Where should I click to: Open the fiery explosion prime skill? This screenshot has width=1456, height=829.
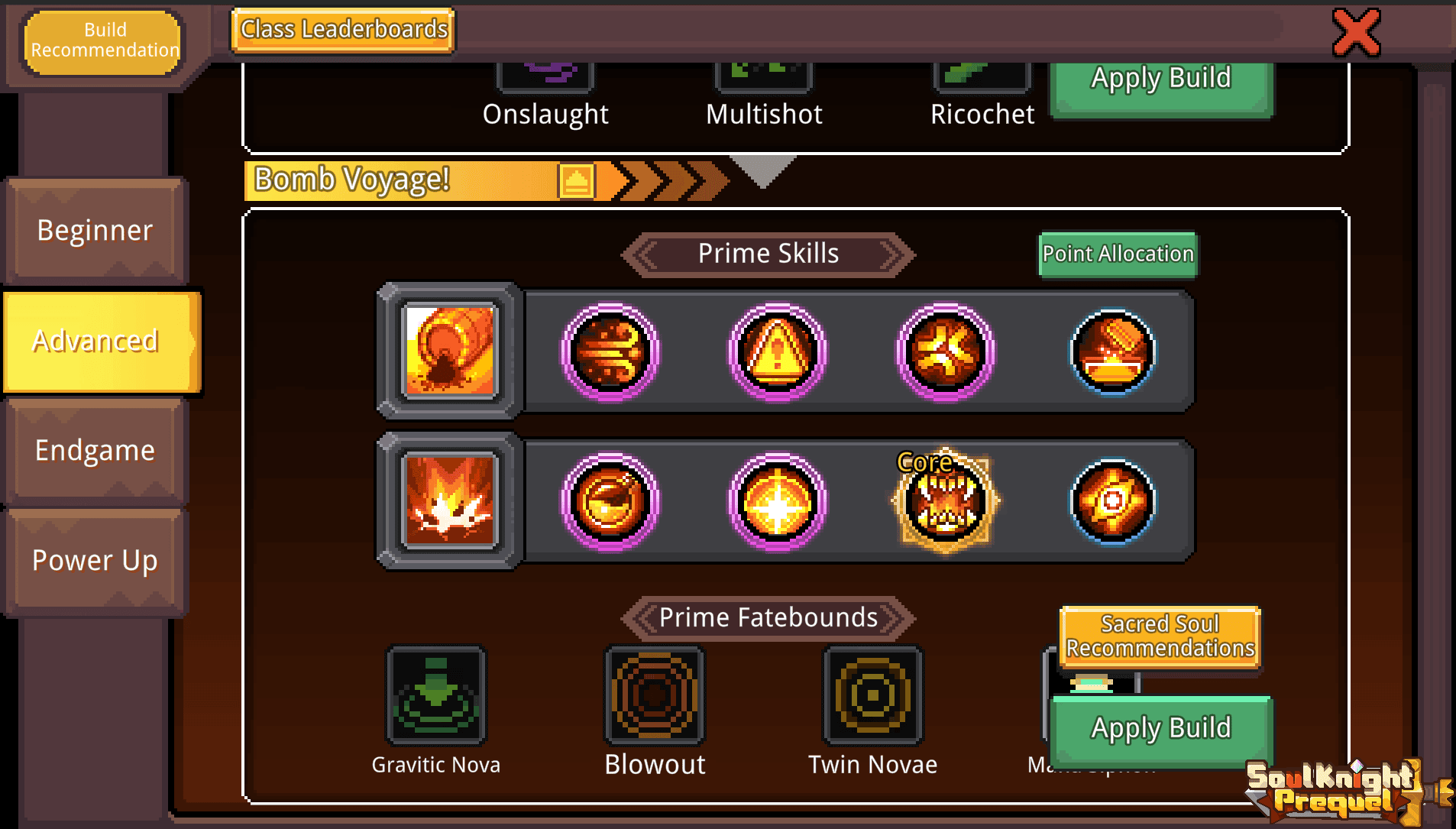(451, 501)
